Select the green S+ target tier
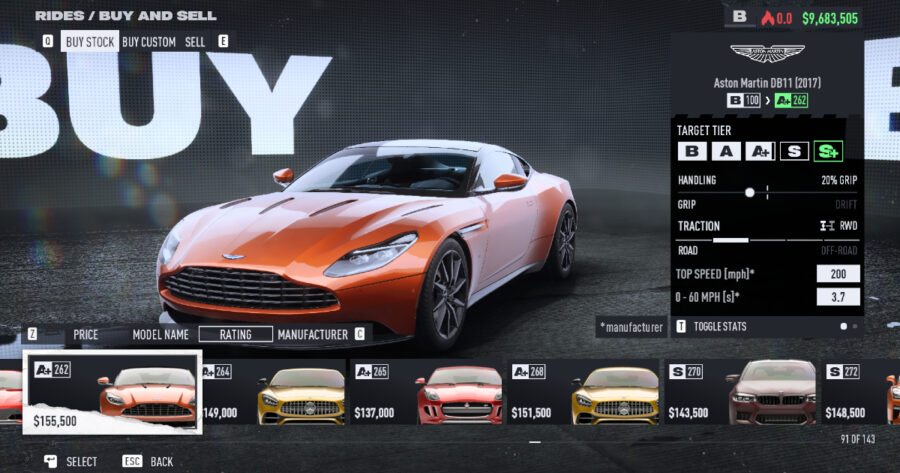The height and width of the screenshot is (473, 900). (x=828, y=151)
